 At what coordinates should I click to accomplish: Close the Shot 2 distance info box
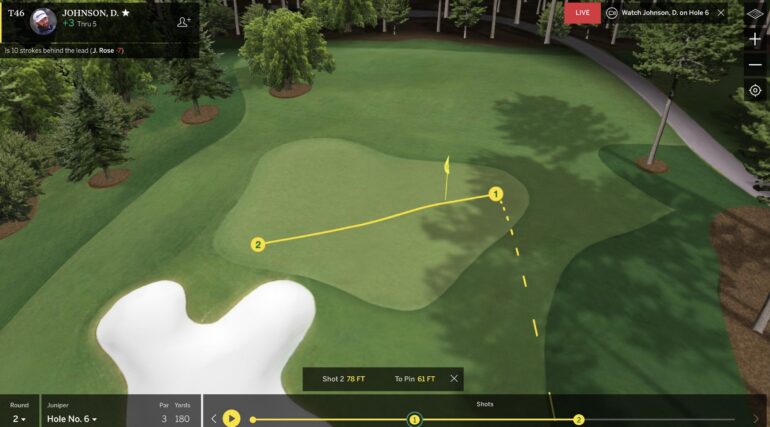point(454,379)
